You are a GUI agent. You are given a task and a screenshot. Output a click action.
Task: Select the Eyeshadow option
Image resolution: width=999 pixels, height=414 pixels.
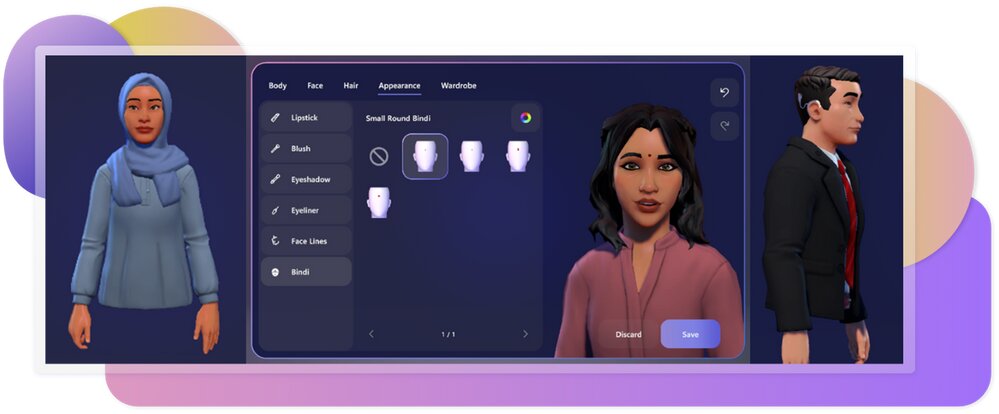click(x=306, y=179)
